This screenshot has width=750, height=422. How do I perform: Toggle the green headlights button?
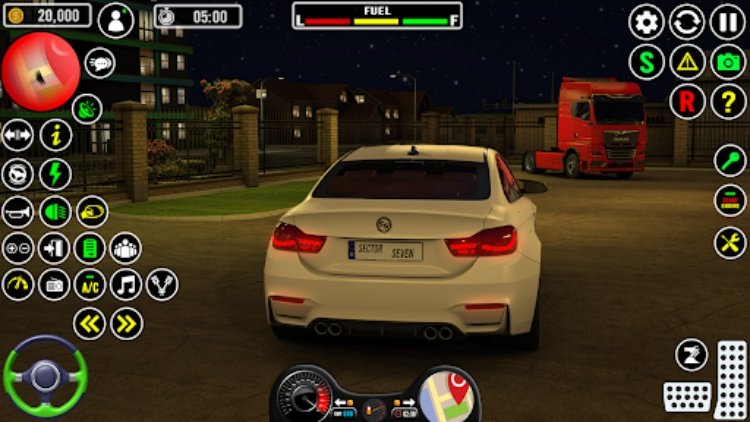tap(55, 211)
